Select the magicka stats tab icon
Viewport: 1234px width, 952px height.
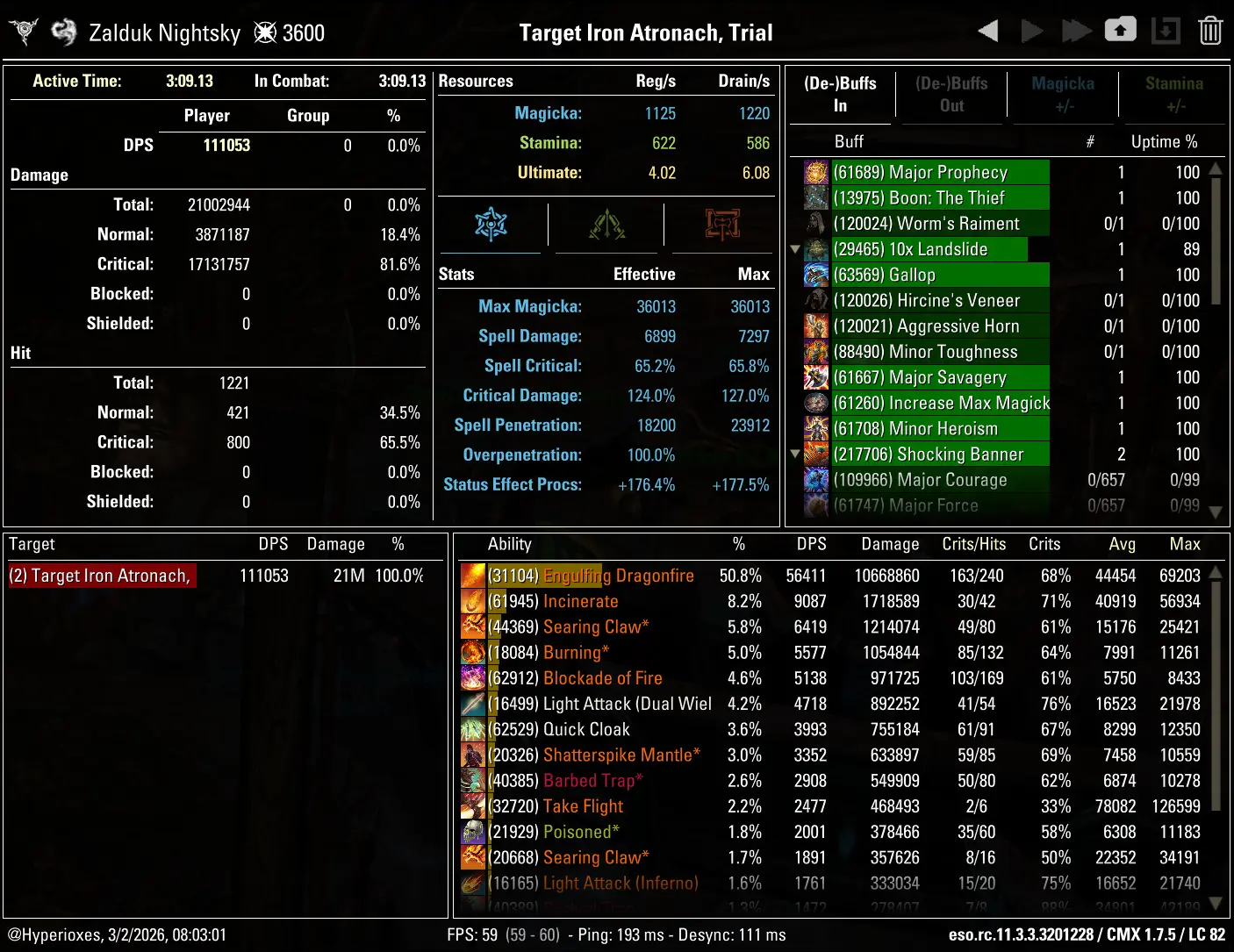click(x=491, y=225)
